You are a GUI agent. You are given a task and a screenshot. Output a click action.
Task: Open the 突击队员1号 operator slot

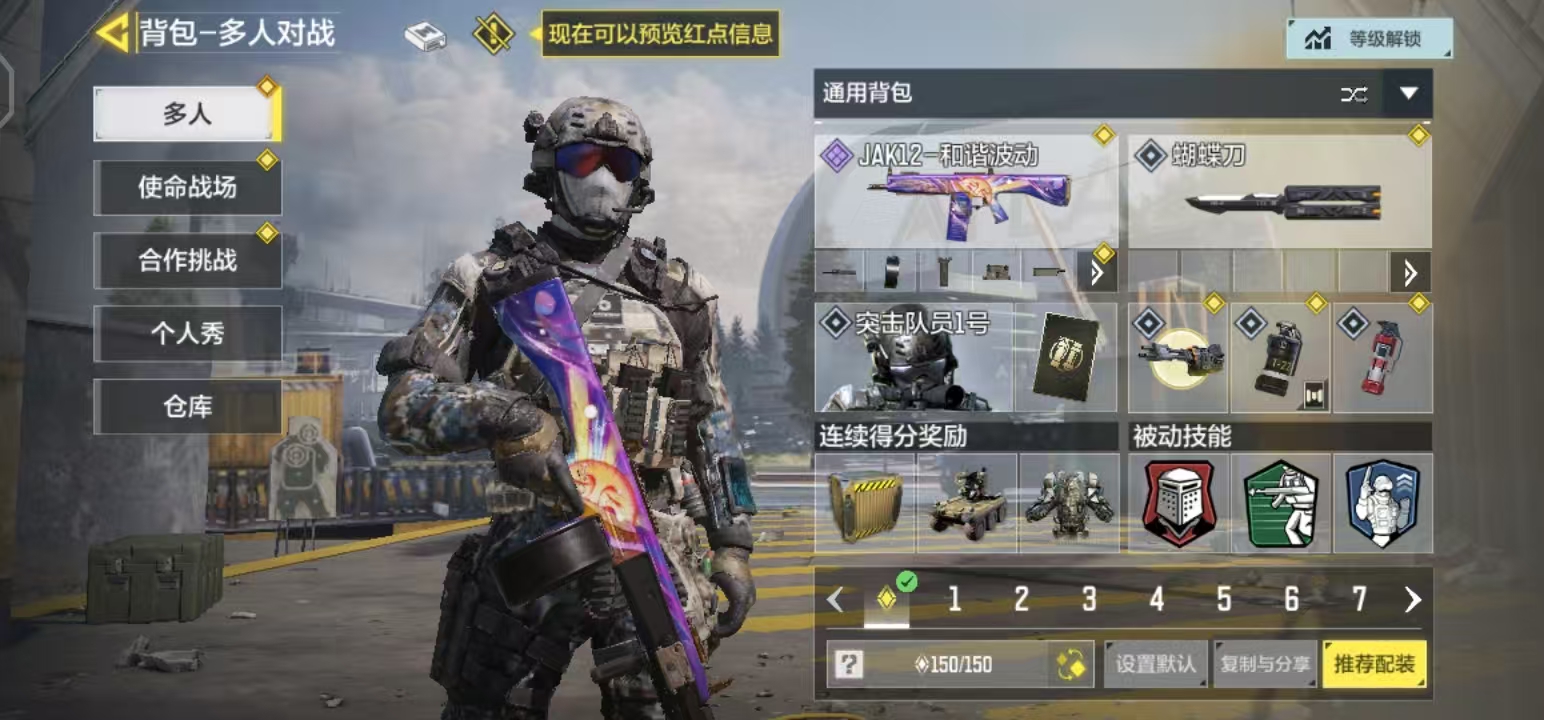(912, 358)
